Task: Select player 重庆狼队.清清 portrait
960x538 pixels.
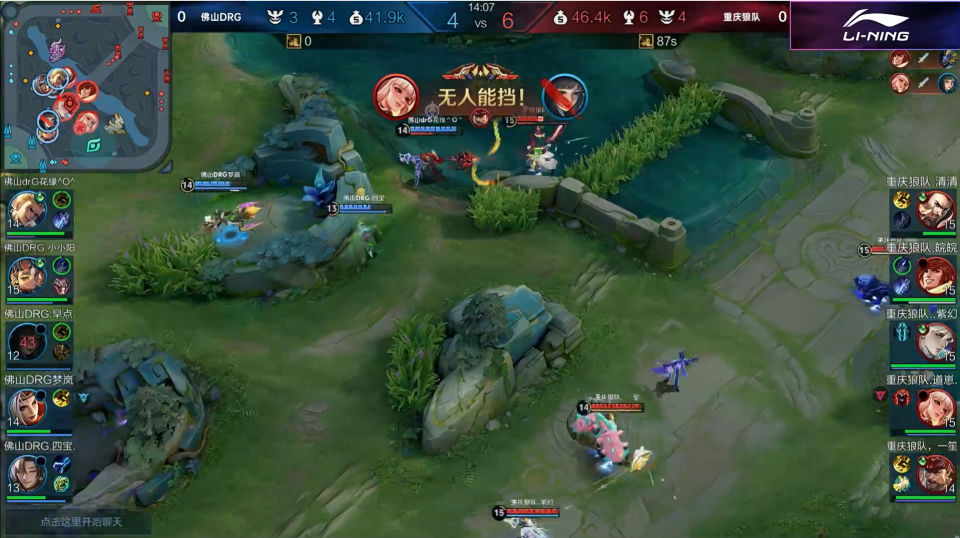Action: coord(936,209)
